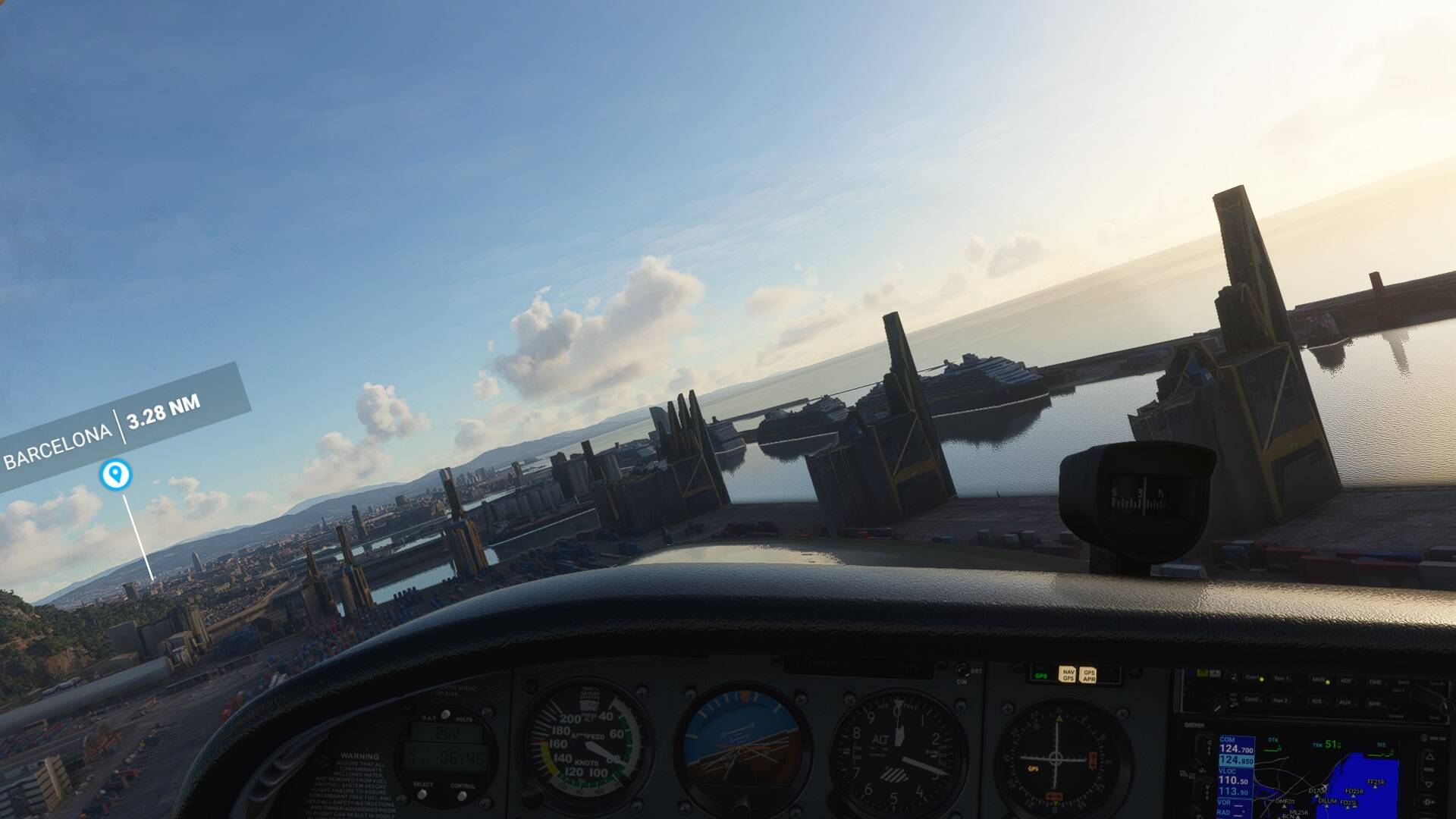Click the AUX audio panel button

[x=1345, y=703]
